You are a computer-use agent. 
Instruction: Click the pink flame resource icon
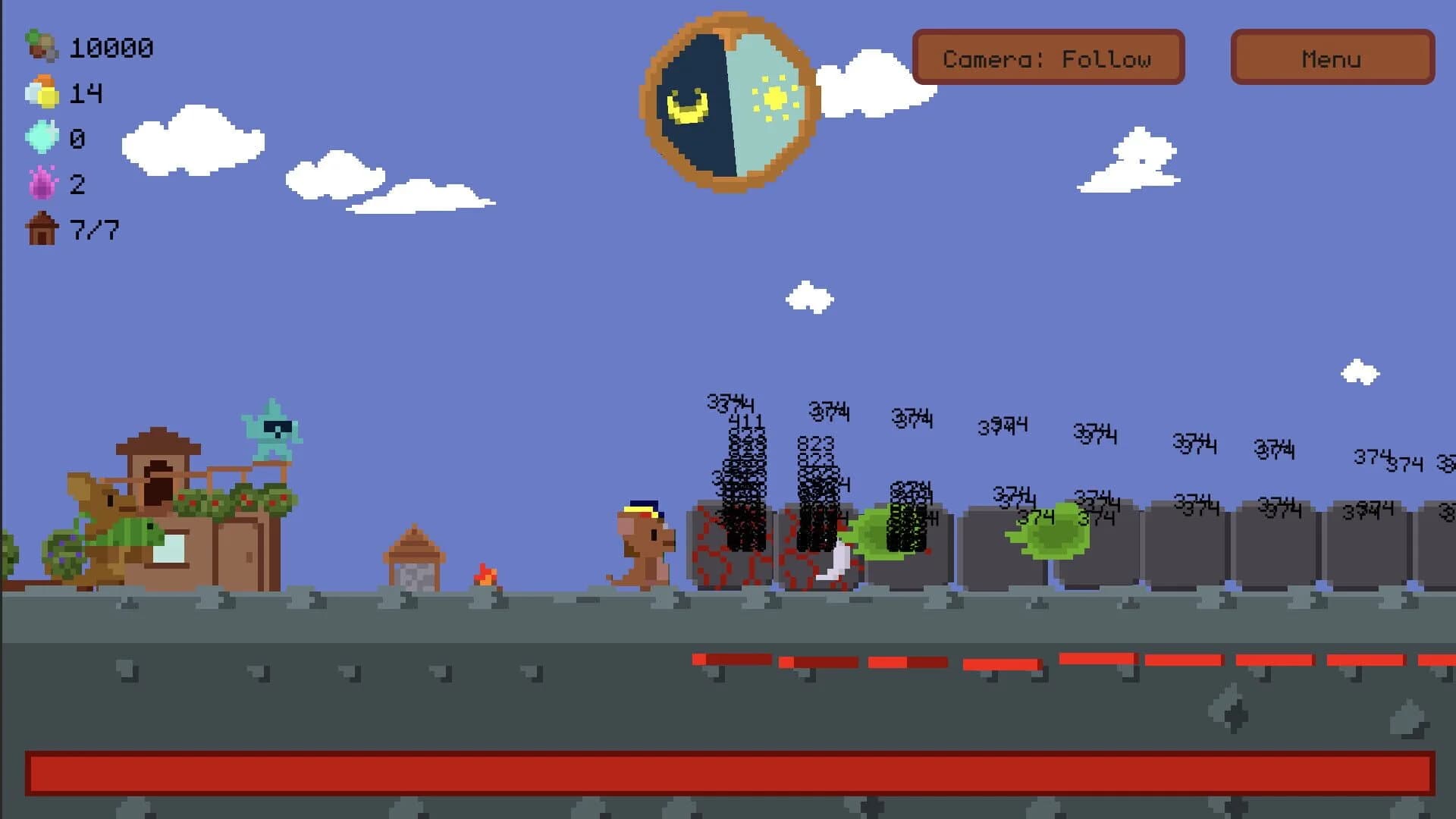[x=40, y=184]
